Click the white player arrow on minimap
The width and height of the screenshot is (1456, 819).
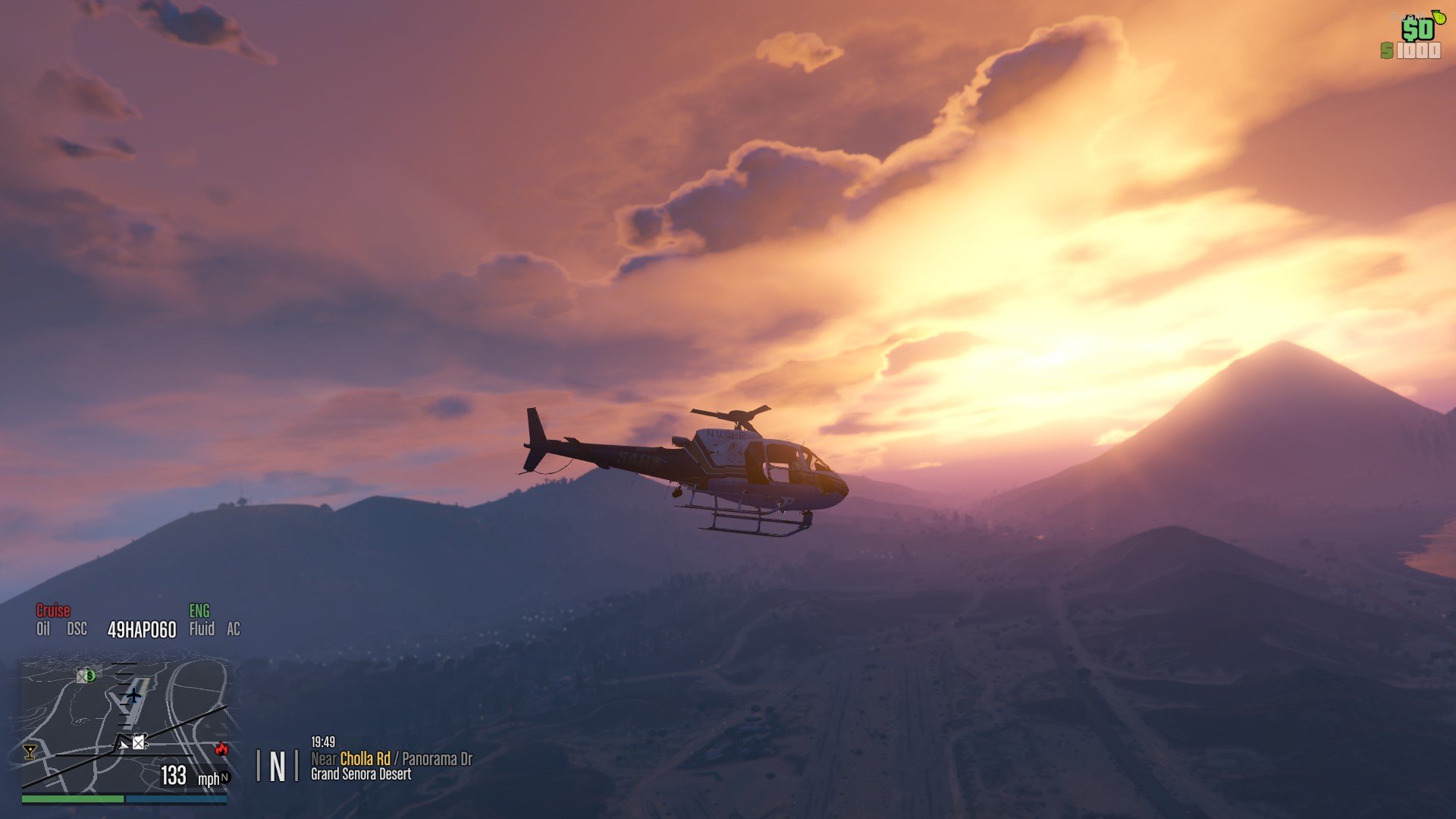[123, 745]
